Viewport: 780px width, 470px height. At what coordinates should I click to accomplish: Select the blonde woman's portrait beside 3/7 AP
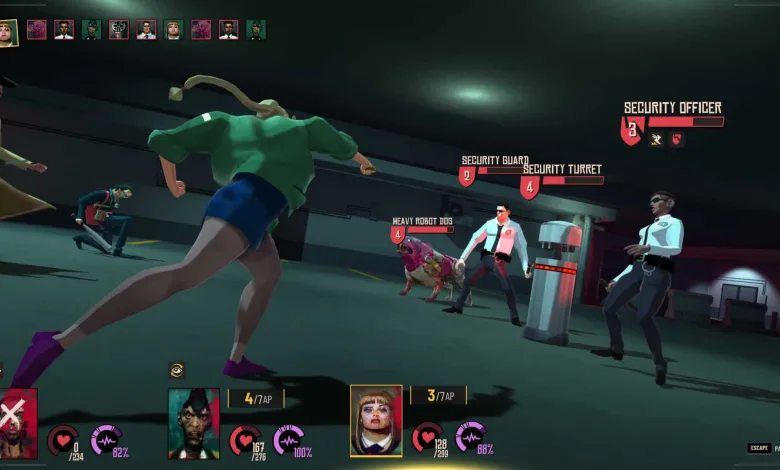pos(376,420)
